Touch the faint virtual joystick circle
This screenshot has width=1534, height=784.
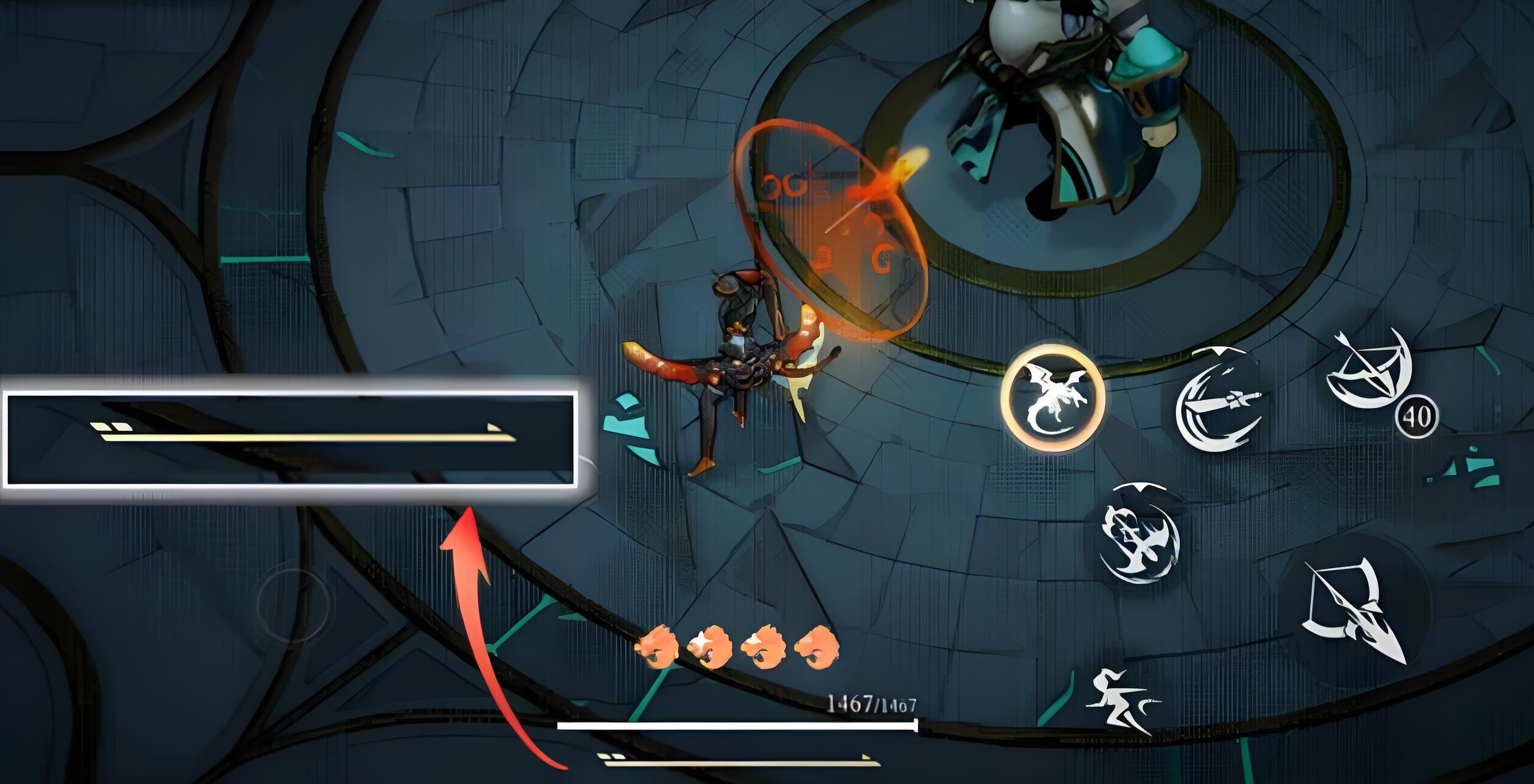(x=292, y=605)
